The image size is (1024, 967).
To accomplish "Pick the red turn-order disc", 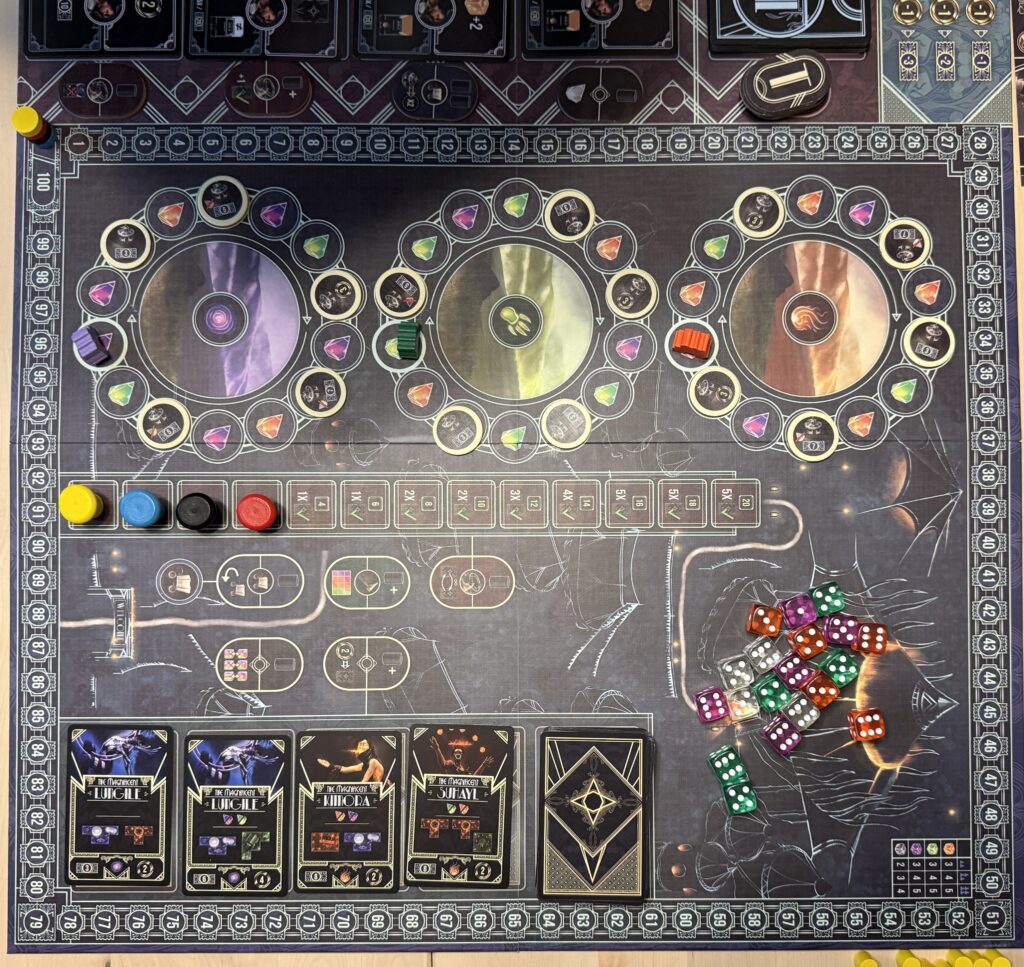I will coord(257,511).
